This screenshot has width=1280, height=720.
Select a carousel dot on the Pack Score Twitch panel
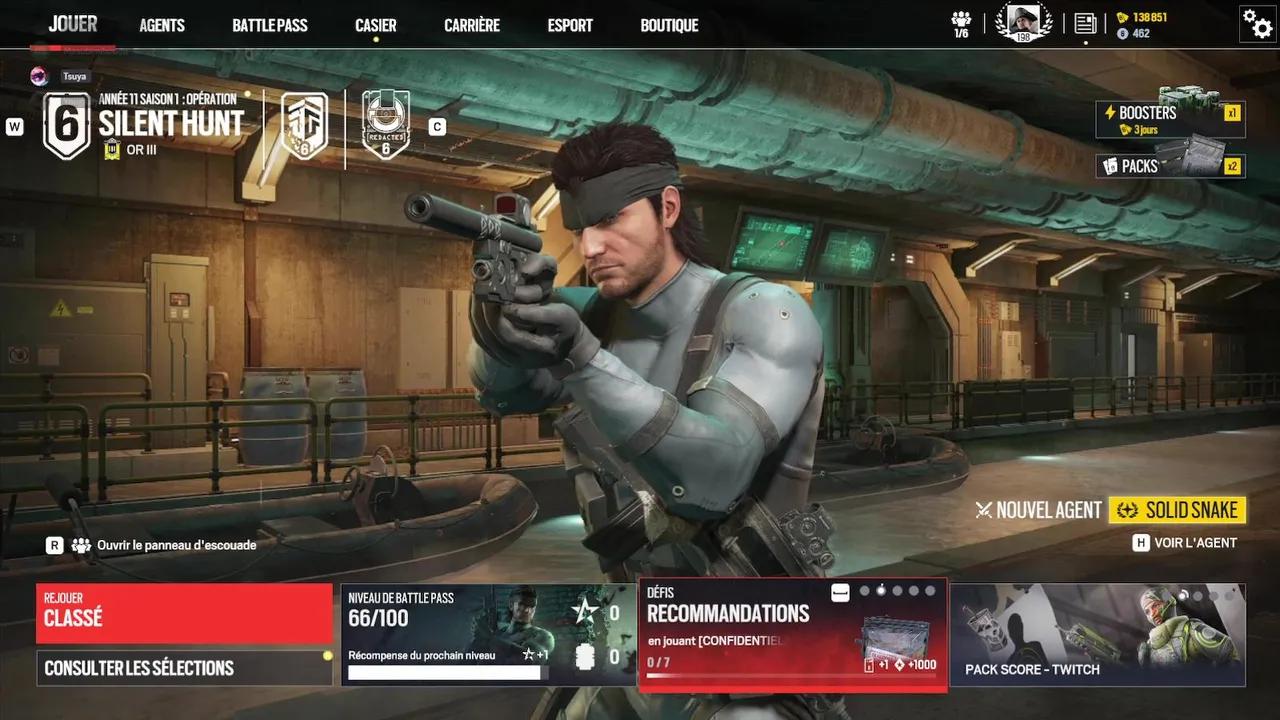1183,595
